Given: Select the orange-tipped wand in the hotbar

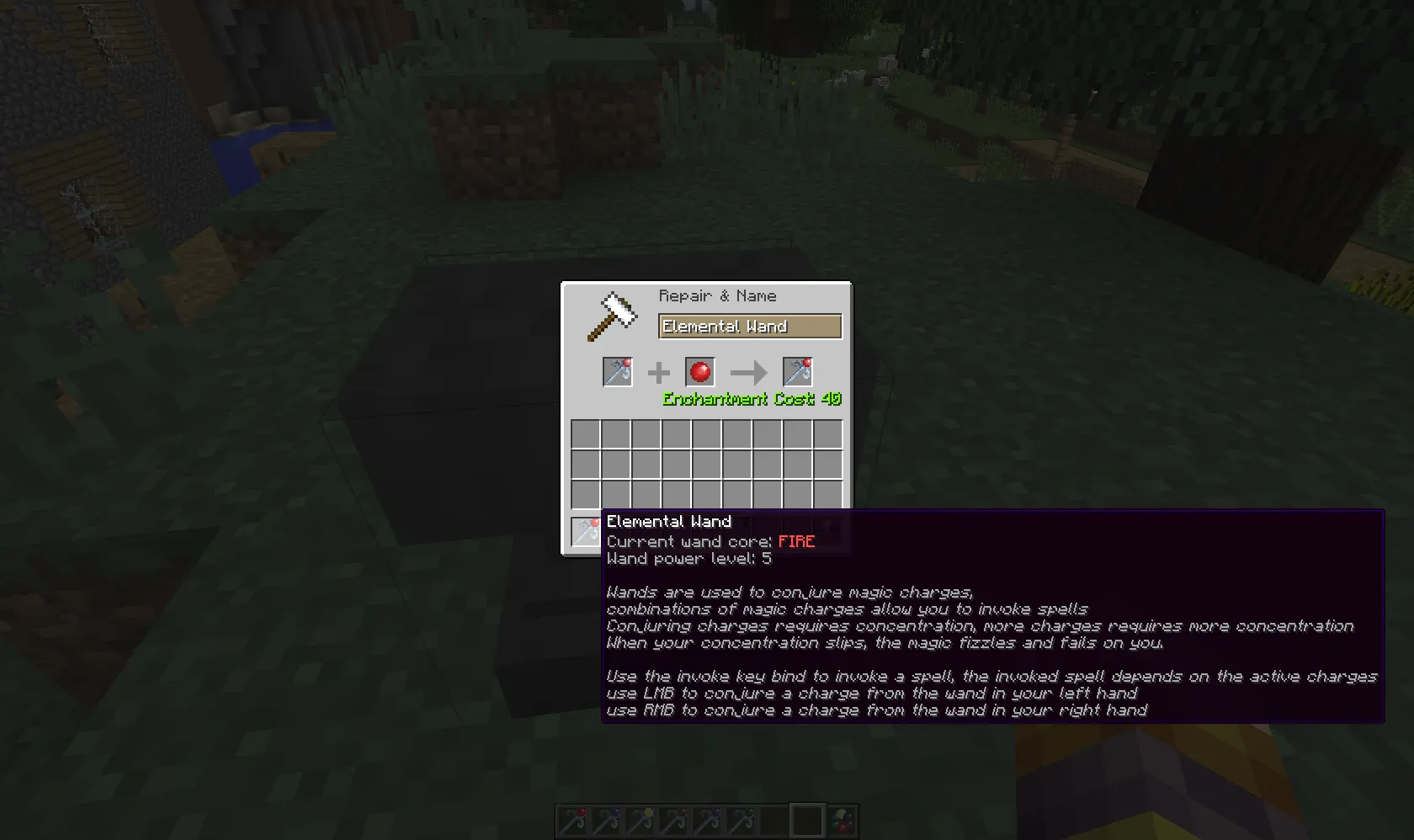Looking at the screenshot, I should click(x=673, y=821).
